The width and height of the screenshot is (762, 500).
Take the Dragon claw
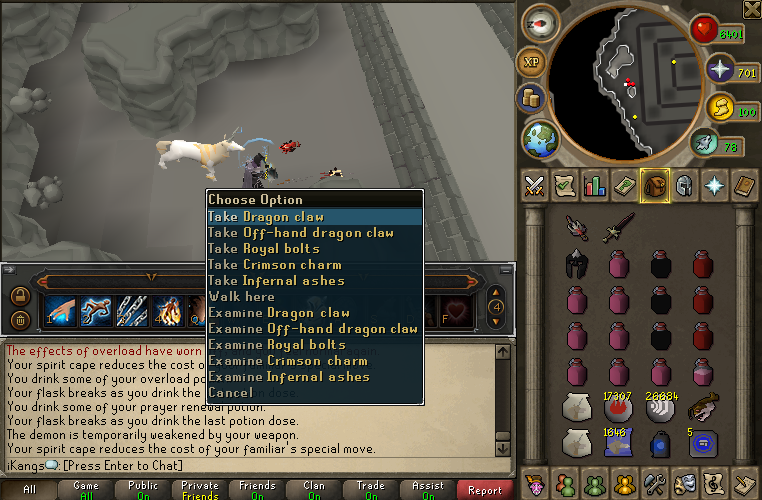[x=266, y=217]
